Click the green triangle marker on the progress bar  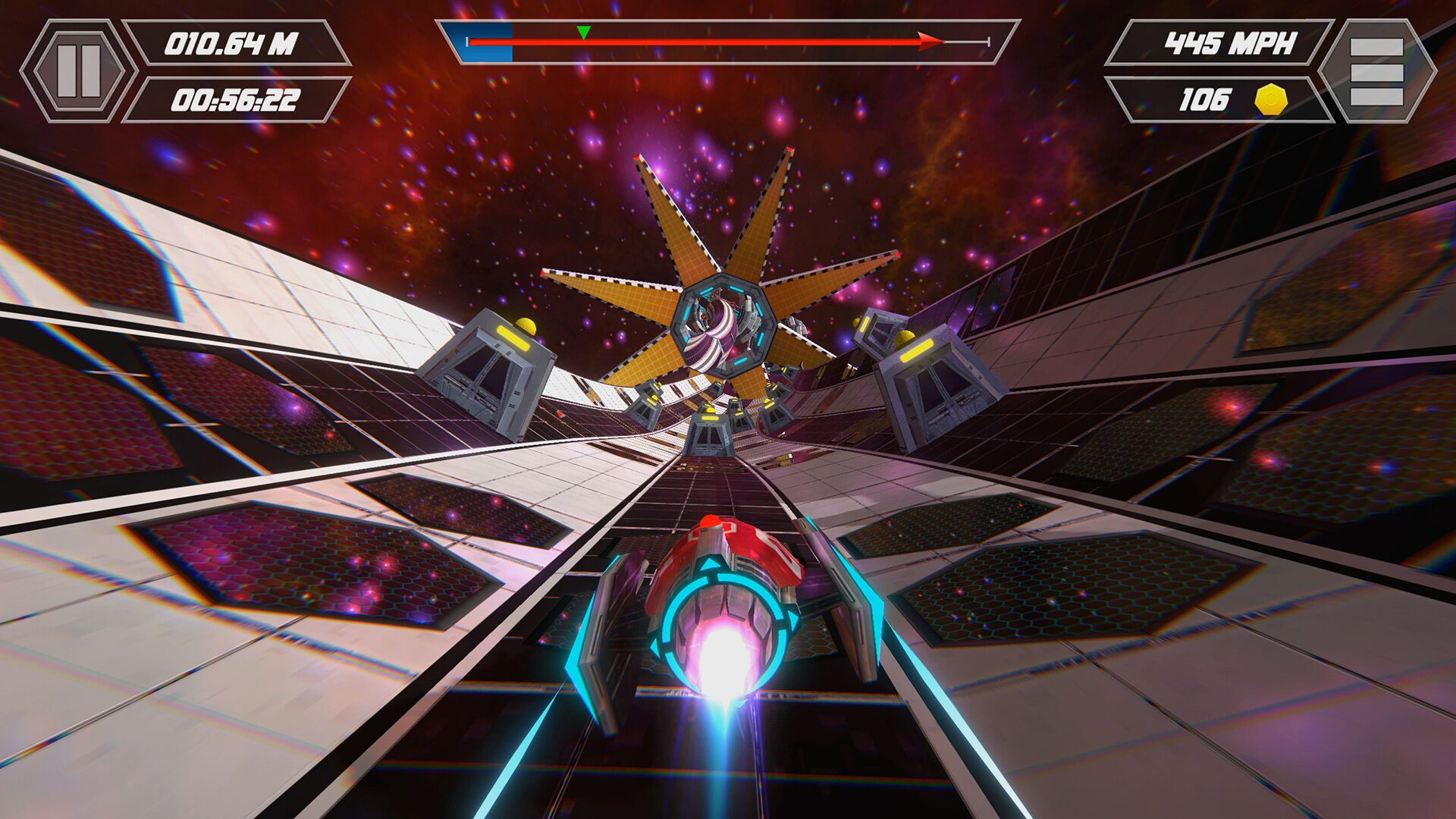click(x=582, y=32)
